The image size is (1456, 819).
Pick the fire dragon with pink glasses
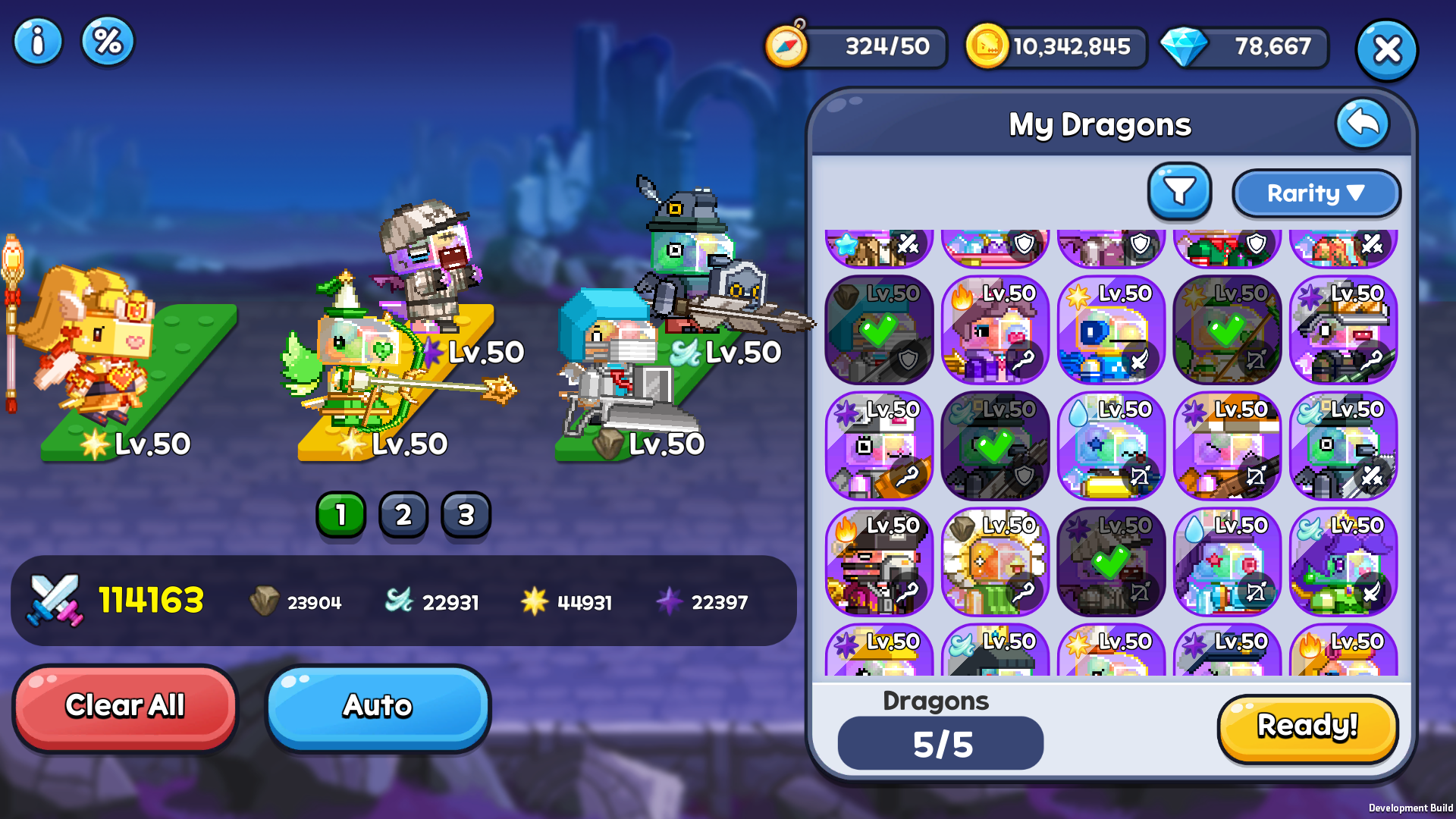coord(995,331)
